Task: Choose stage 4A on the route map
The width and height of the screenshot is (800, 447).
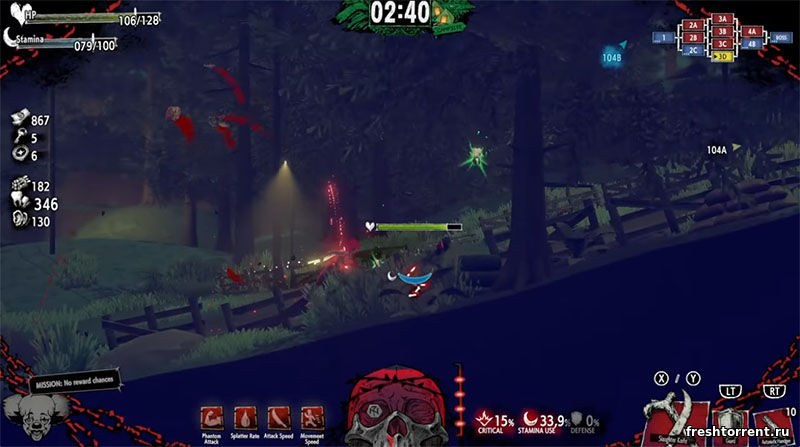Action: (752, 31)
